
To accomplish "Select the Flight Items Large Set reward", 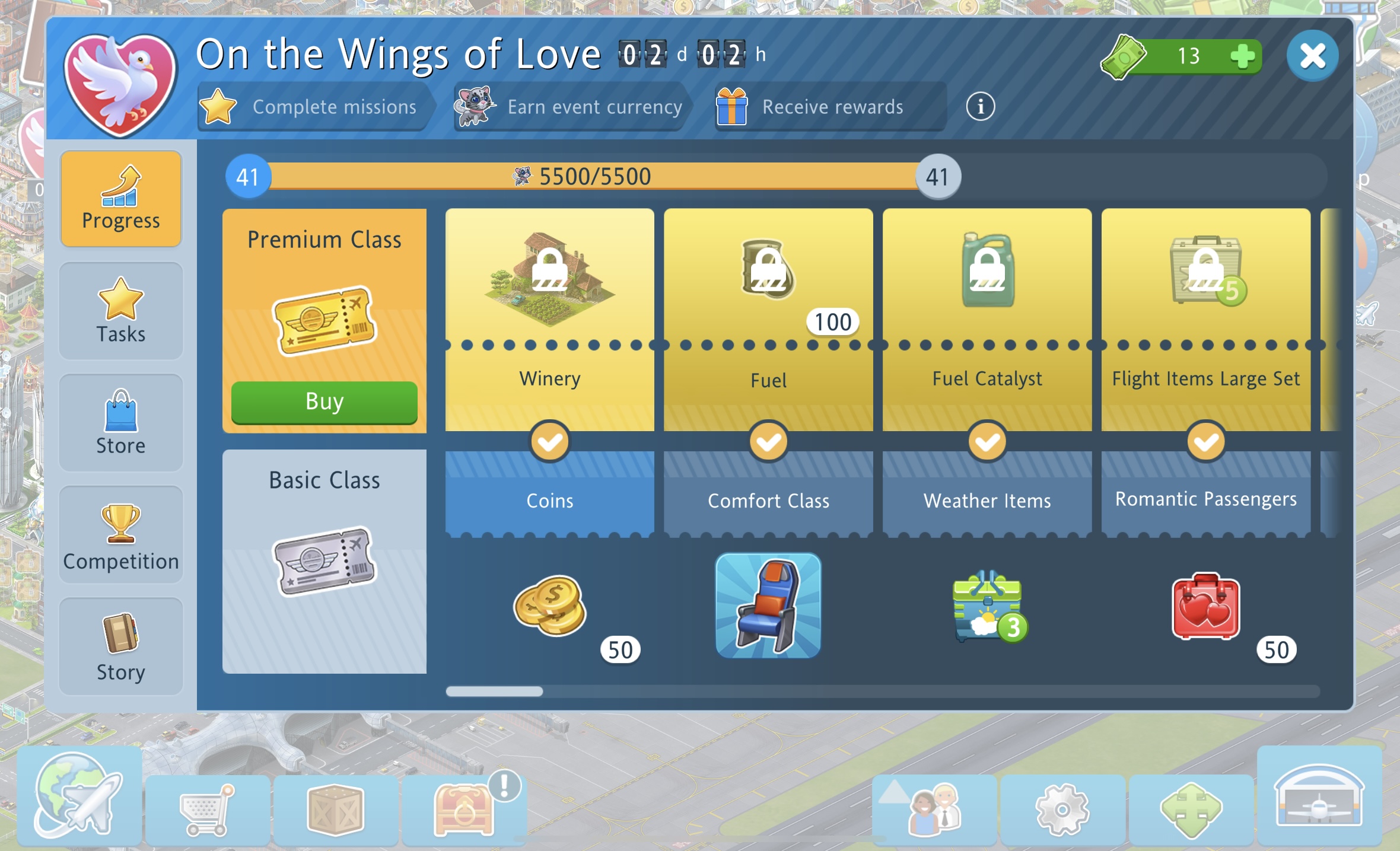I will pos(1205,273).
